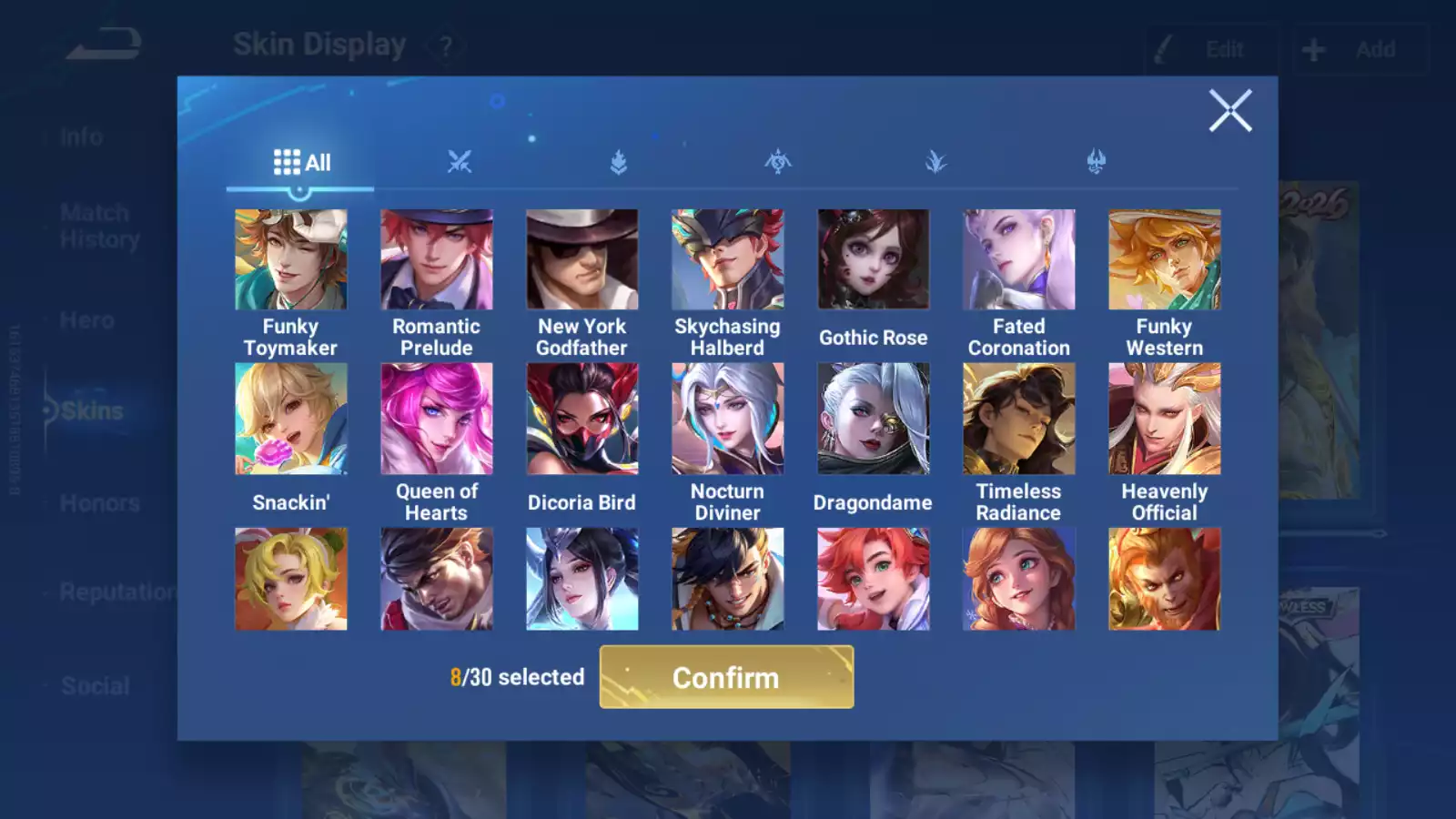The image size is (1456, 819).
Task: Choose the Romantic Prelude skin
Action: [x=436, y=260]
